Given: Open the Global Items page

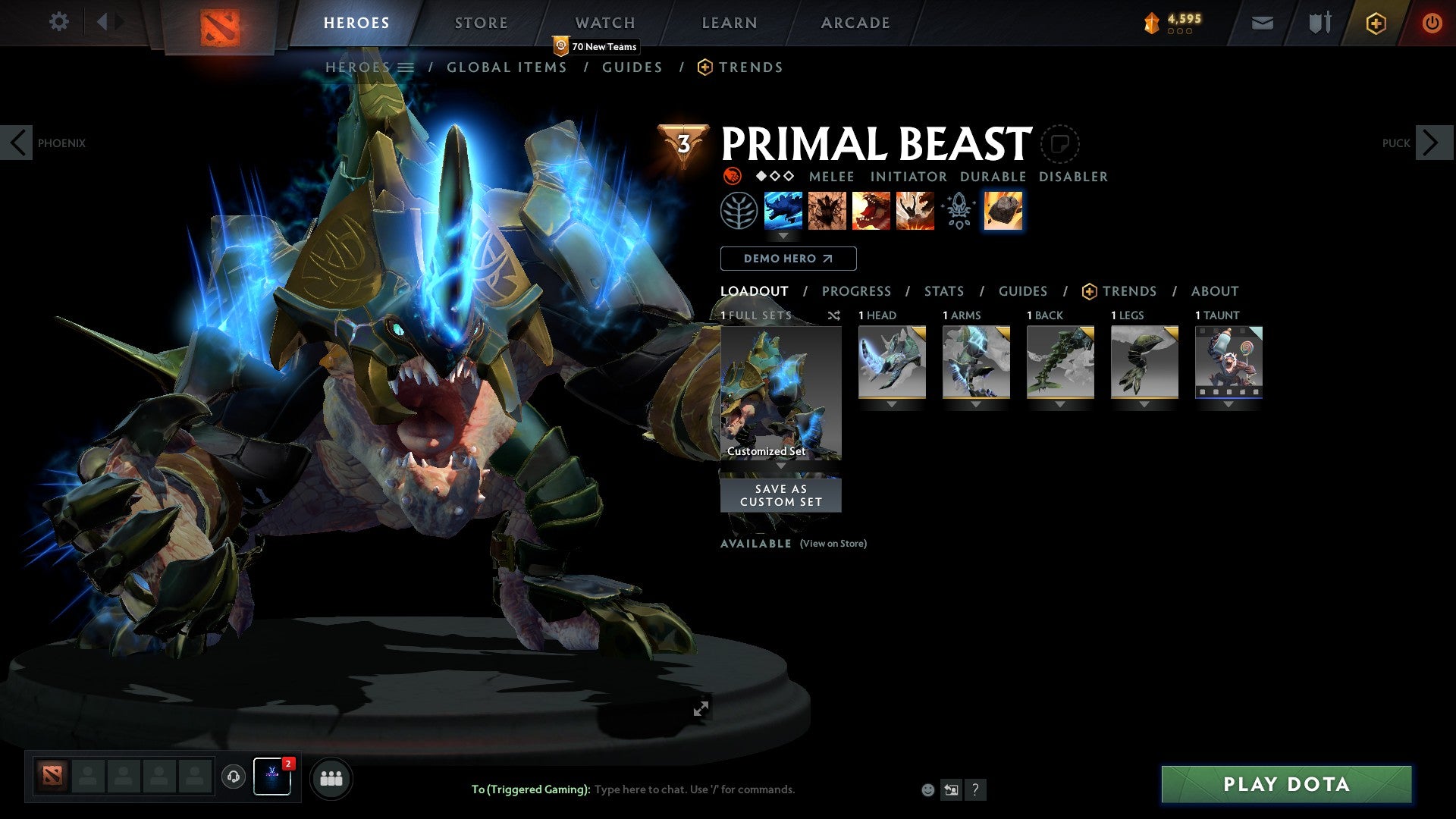Looking at the screenshot, I should tap(507, 67).
